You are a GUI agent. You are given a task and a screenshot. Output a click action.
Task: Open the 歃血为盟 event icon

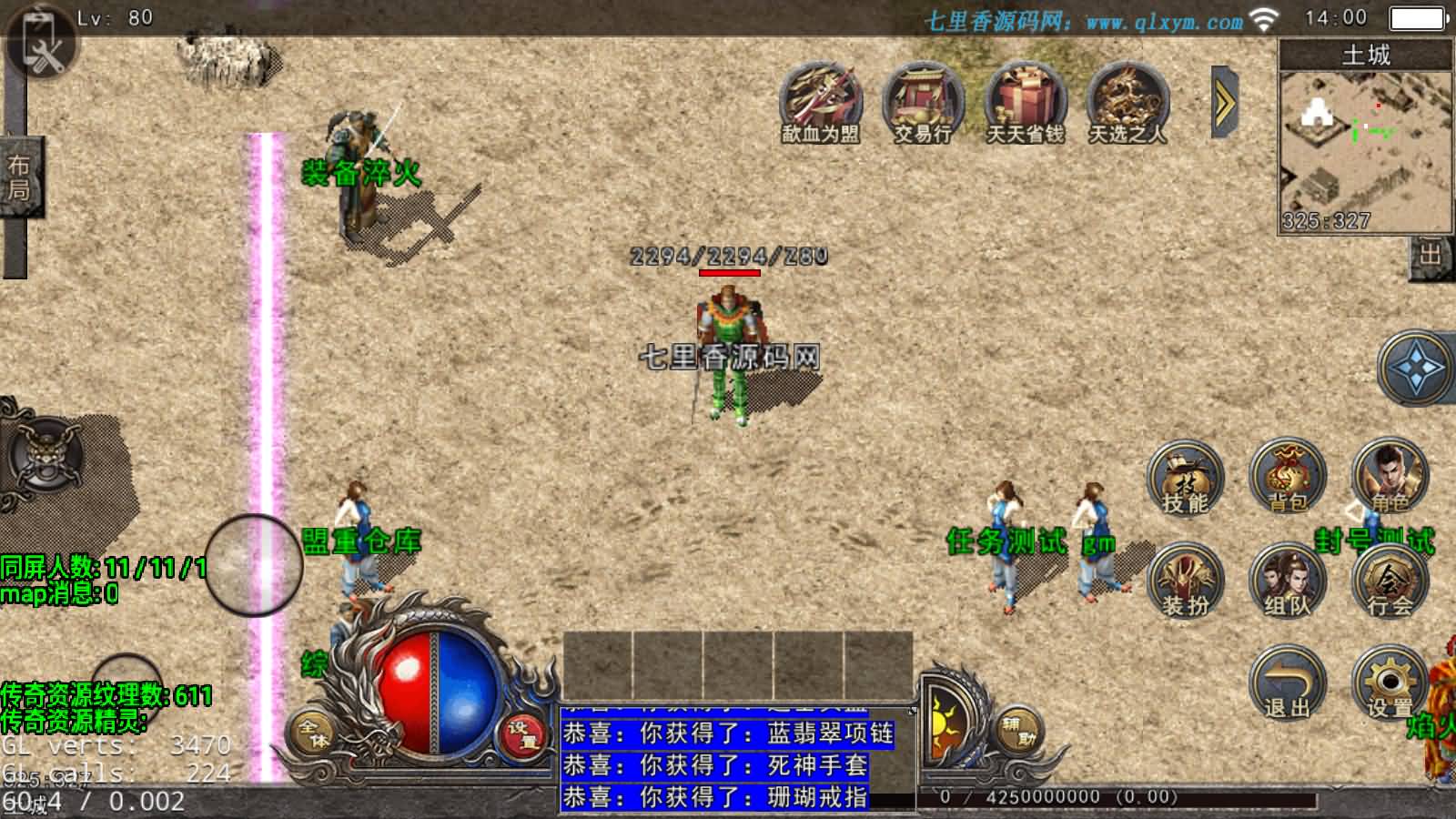(820, 103)
